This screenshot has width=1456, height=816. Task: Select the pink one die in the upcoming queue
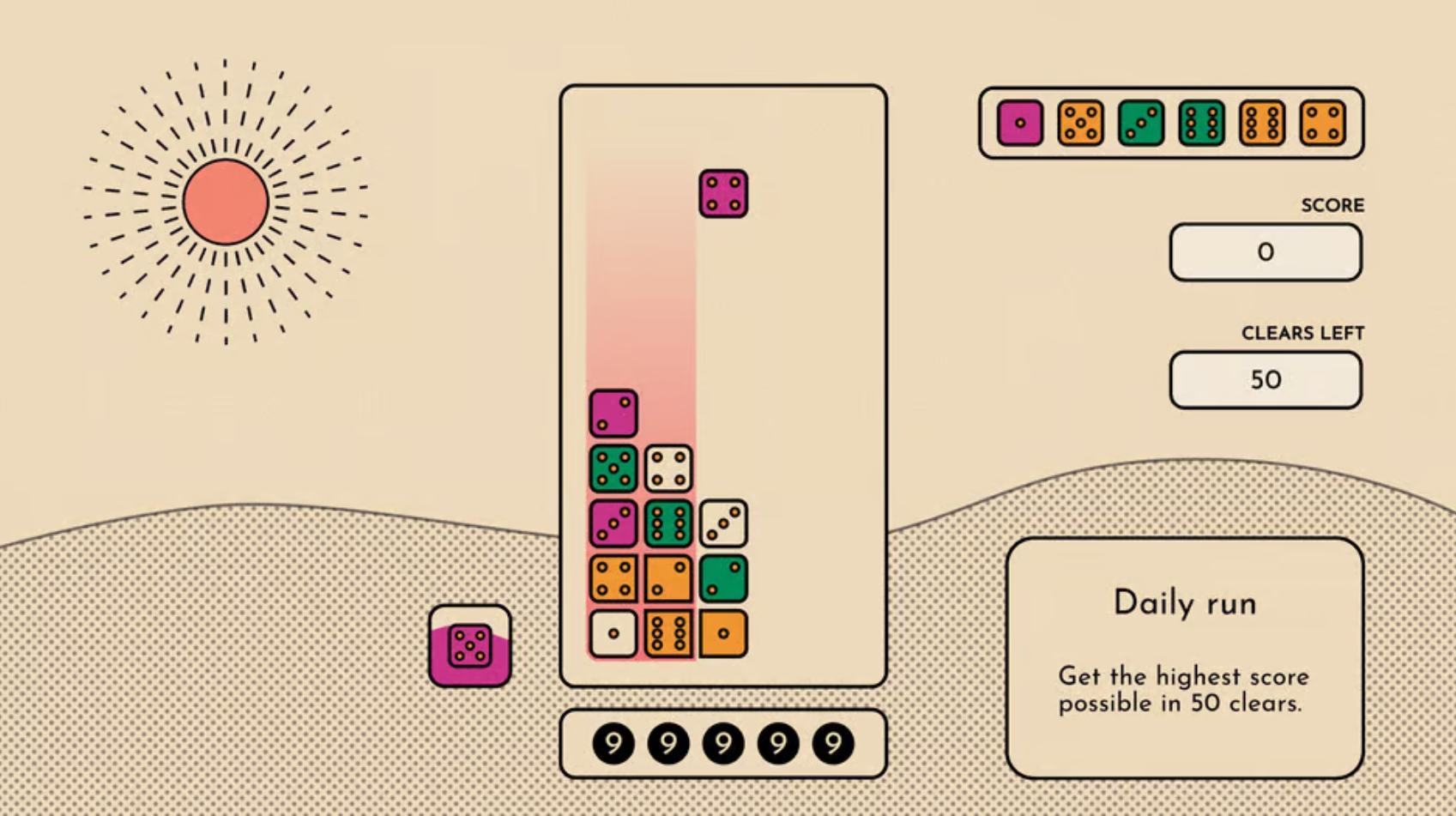(1019, 123)
